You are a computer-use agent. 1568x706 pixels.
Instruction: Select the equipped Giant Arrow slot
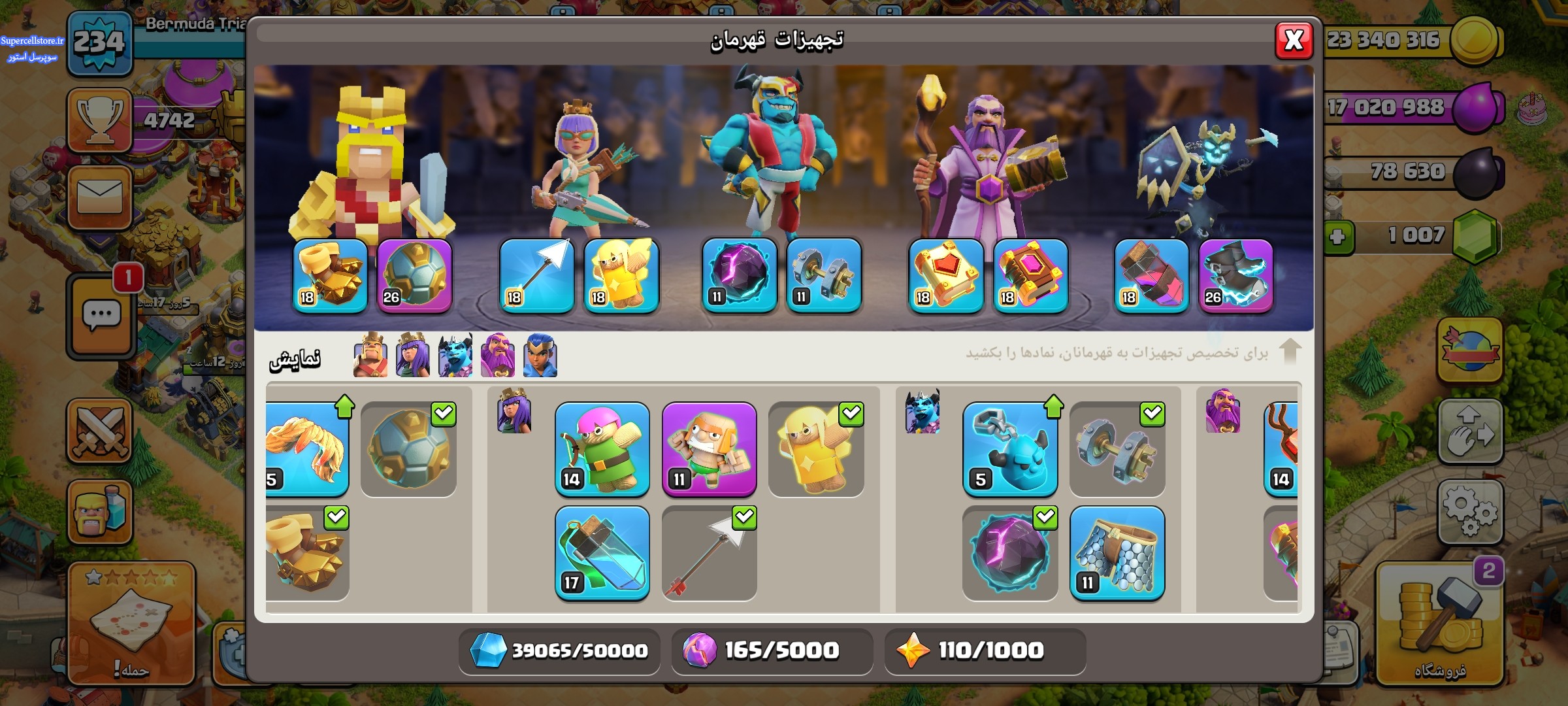click(x=536, y=275)
